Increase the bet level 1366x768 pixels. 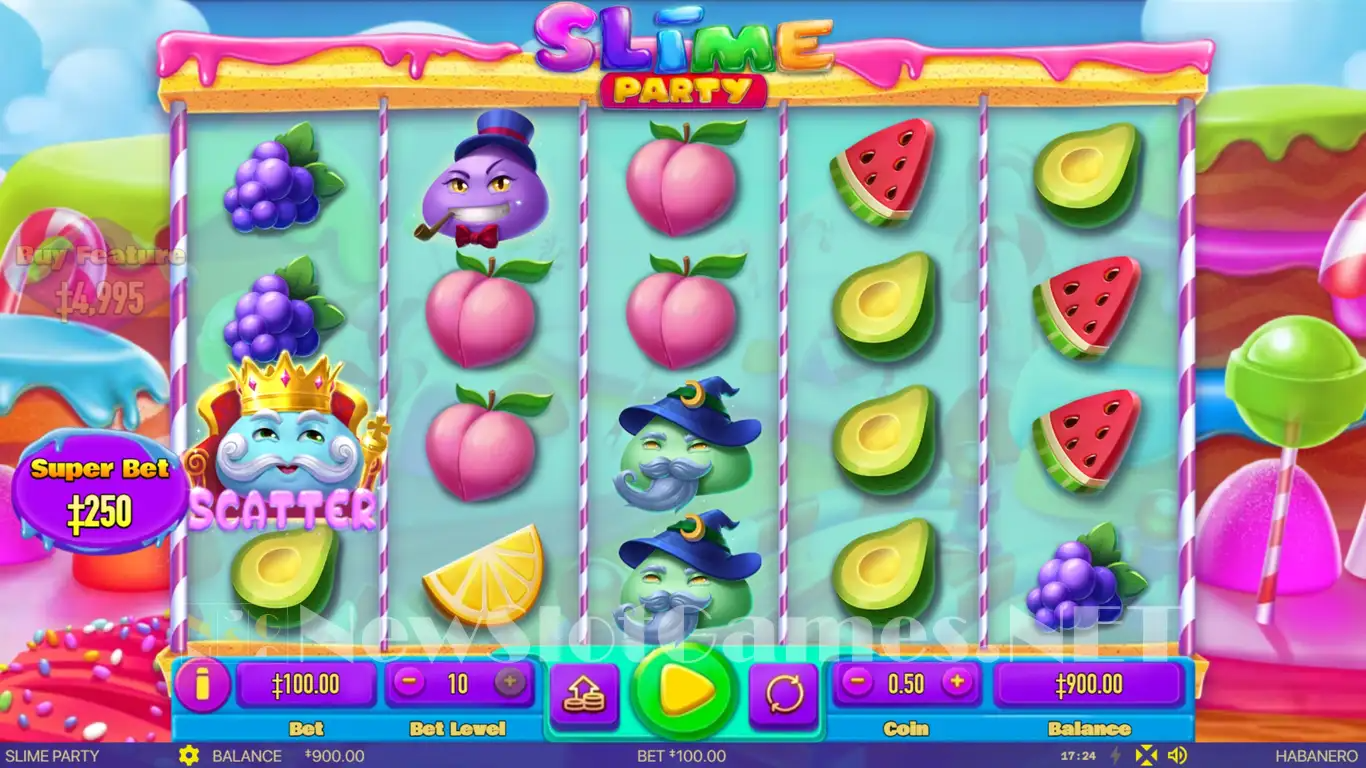pyautogui.click(x=509, y=683)
